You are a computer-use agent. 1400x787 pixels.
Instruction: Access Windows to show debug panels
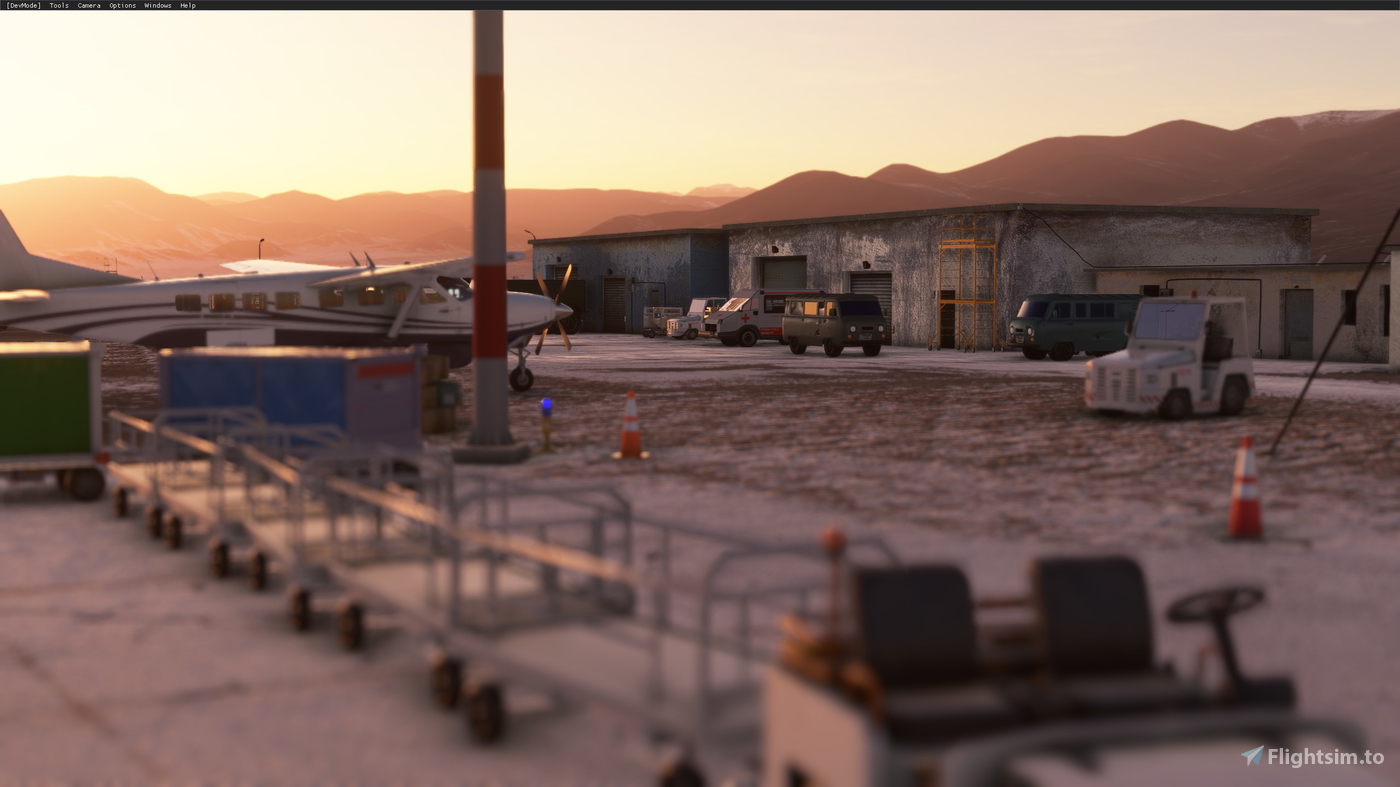tap(156, 4)
